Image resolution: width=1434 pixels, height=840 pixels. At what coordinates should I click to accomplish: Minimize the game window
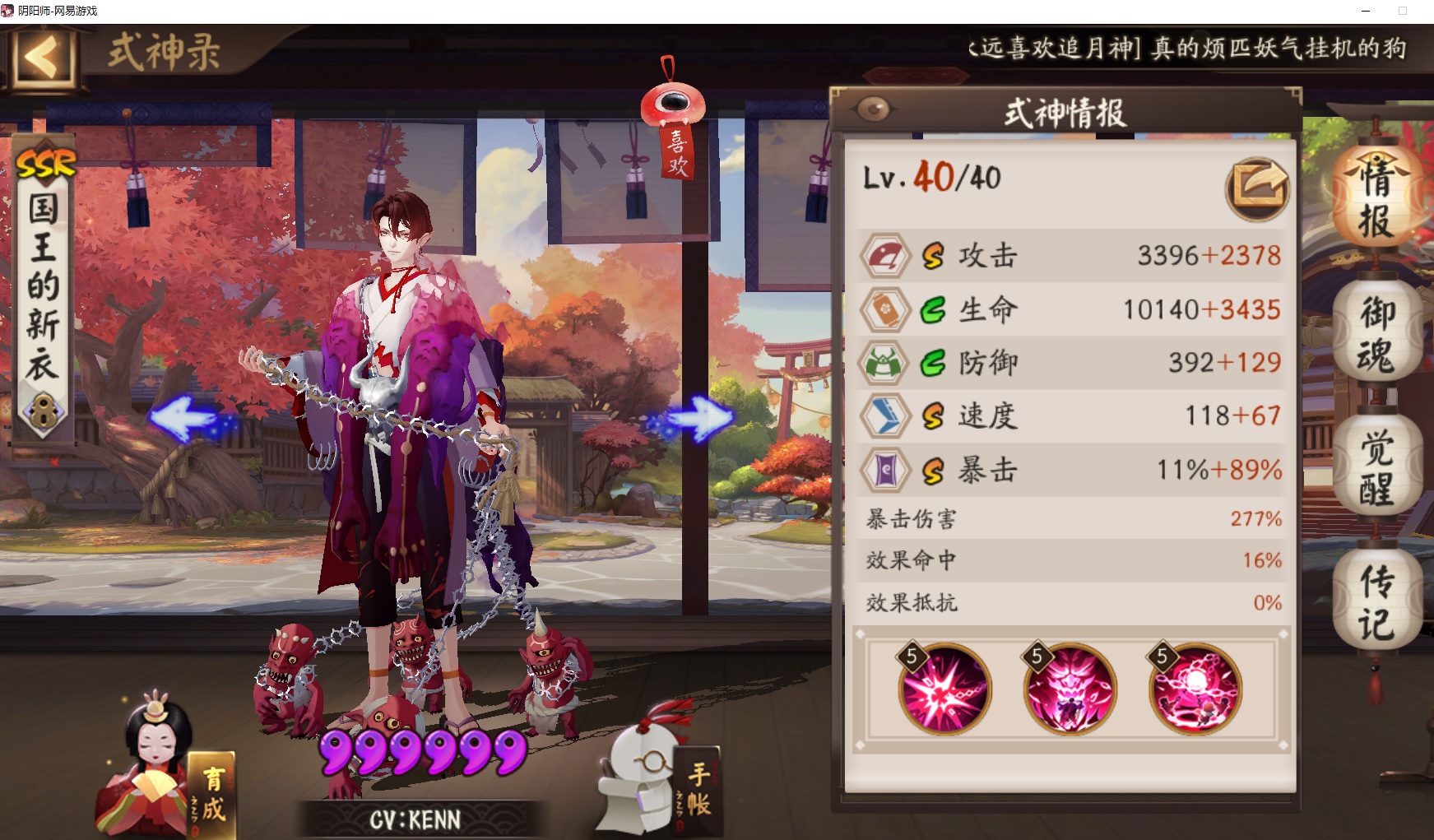point(1366,11)
